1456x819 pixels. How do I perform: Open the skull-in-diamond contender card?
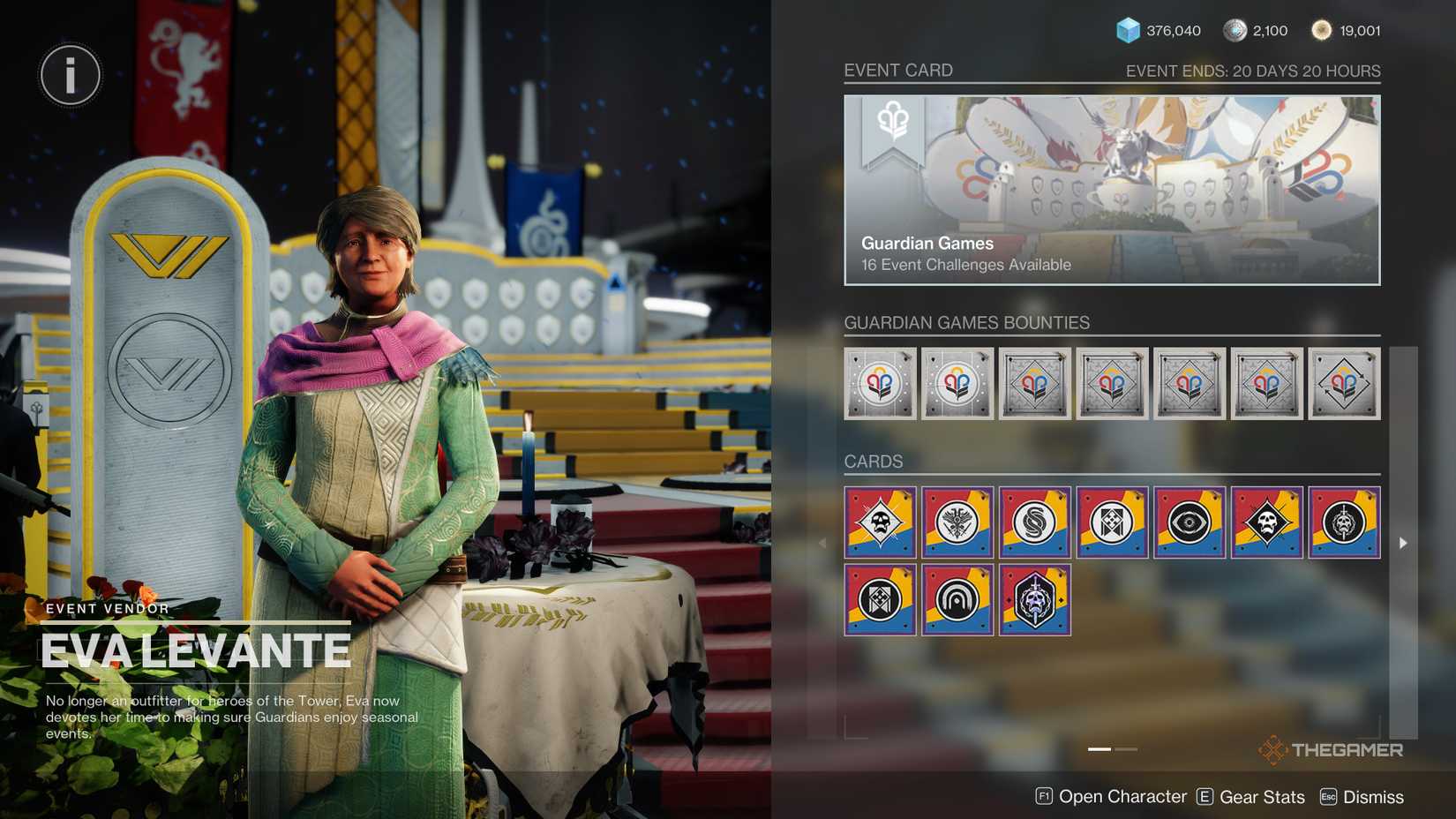(879, 522)
